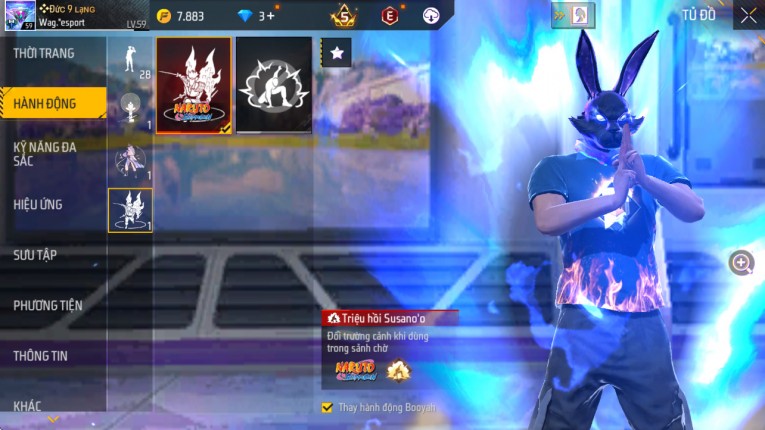The width and height of the screenshot is (765, 430).
Task: Tap the cloud download icon
Action: [x=431, y=15]
